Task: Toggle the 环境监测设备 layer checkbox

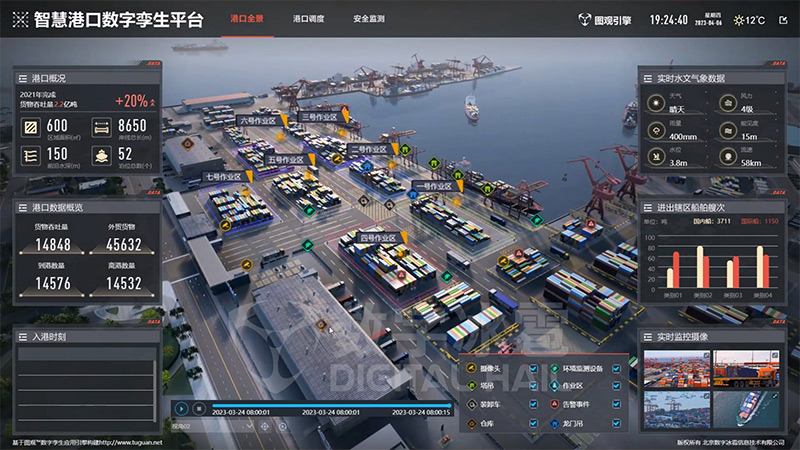Action: 616,368
